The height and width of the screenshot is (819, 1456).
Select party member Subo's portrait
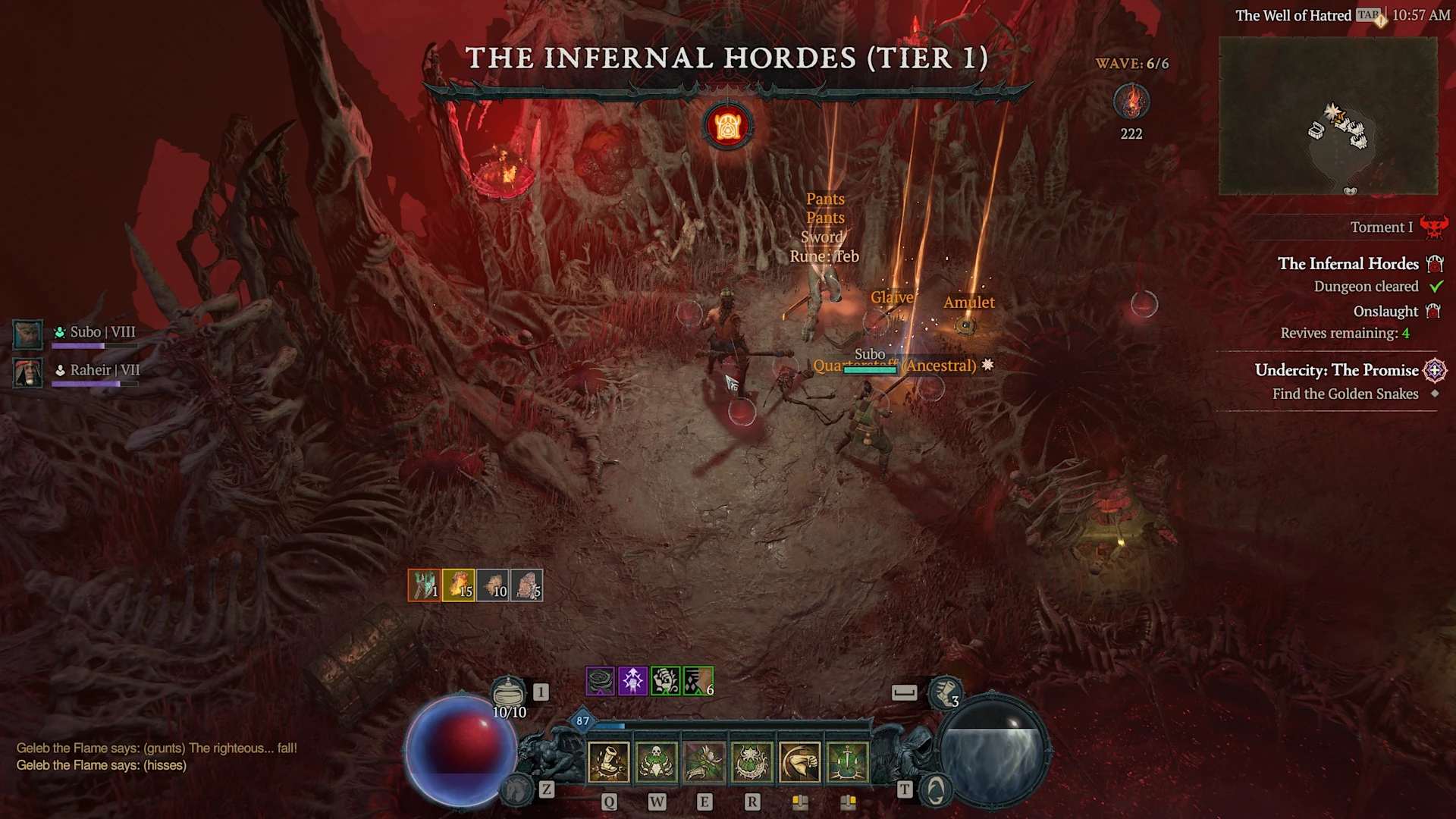point(28,334)
